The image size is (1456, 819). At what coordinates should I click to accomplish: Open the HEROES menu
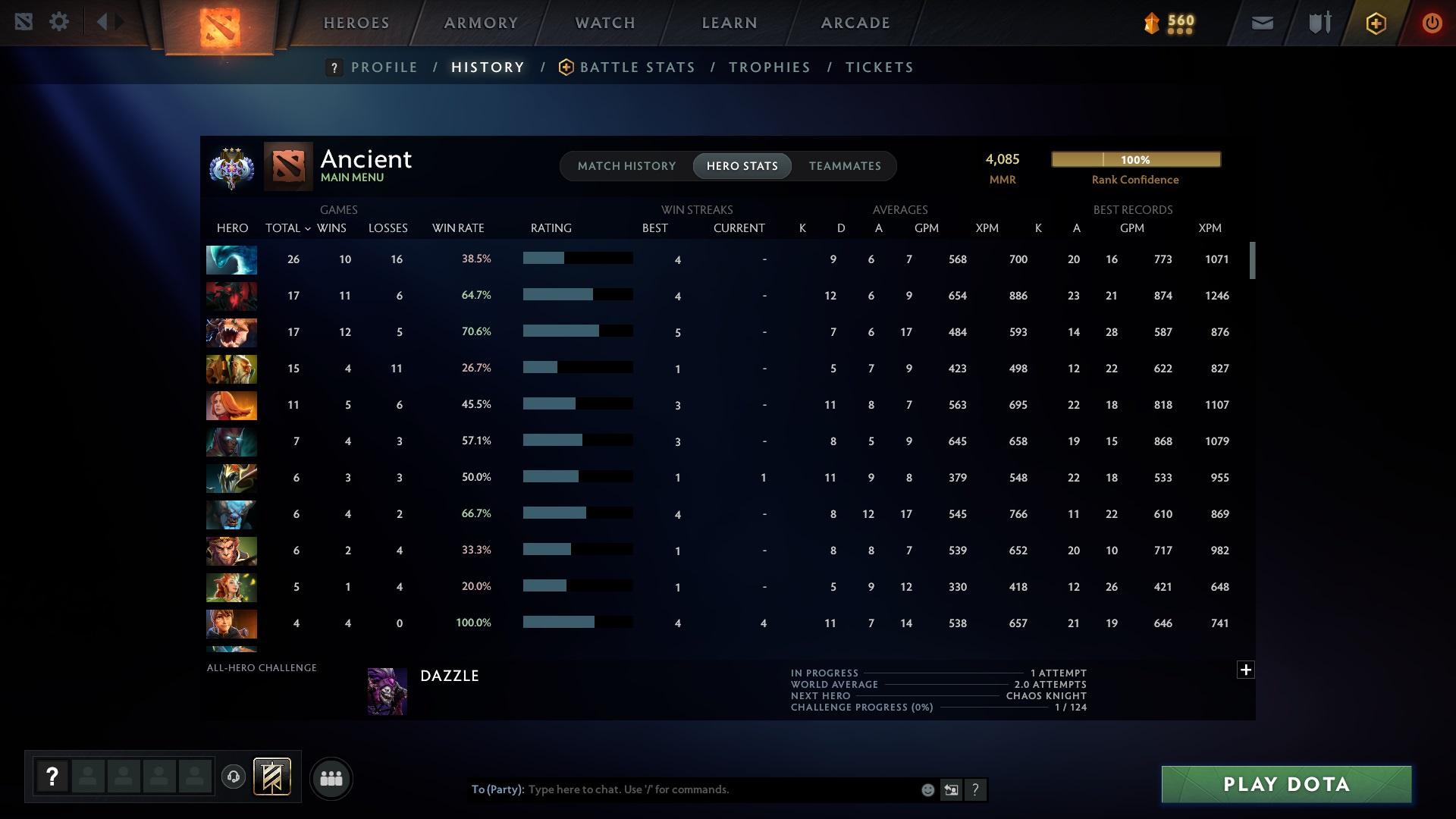pyautogui.click(x=355, y=22)
